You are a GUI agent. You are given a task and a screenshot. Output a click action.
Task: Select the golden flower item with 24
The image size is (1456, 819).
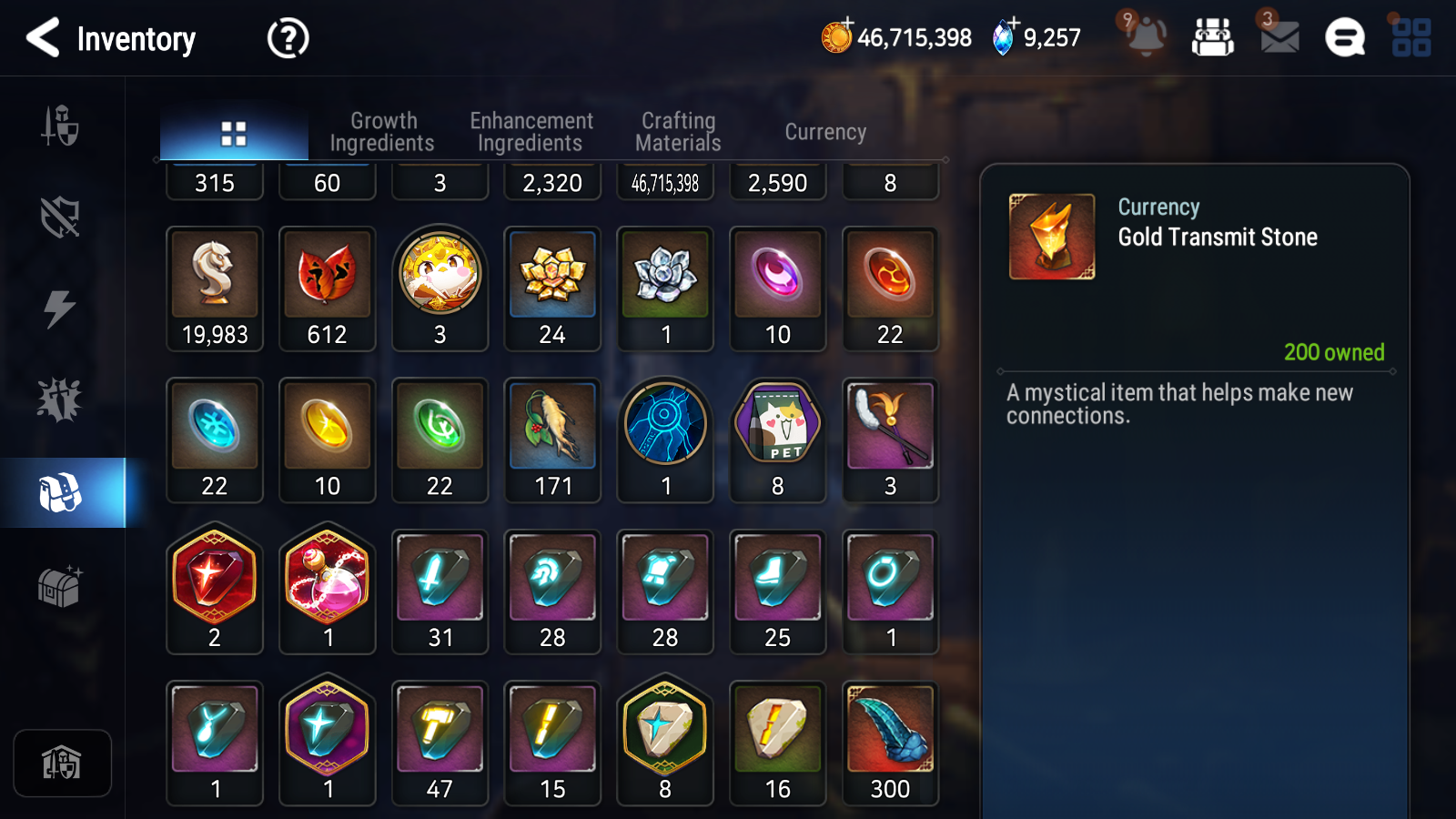click(x=552, y=288)
